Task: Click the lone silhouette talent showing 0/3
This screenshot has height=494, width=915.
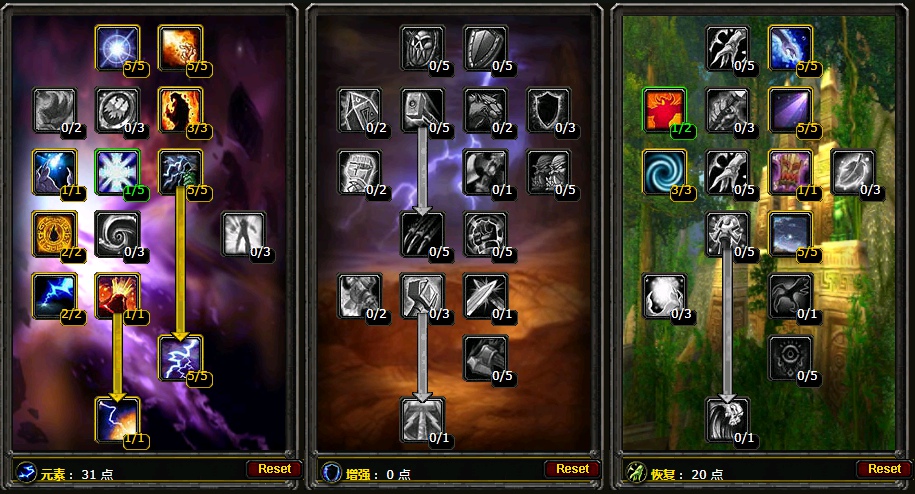Action: coord(243,234)
